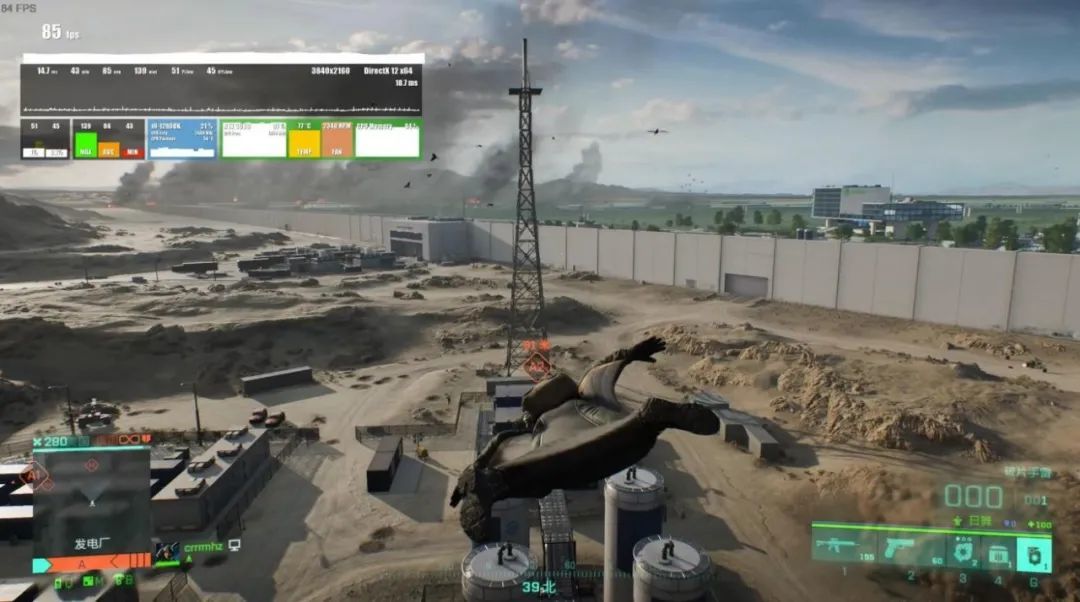1080x602 pixels.
Task: Open the minimap showing 发电厂
Action: point(91,500)
